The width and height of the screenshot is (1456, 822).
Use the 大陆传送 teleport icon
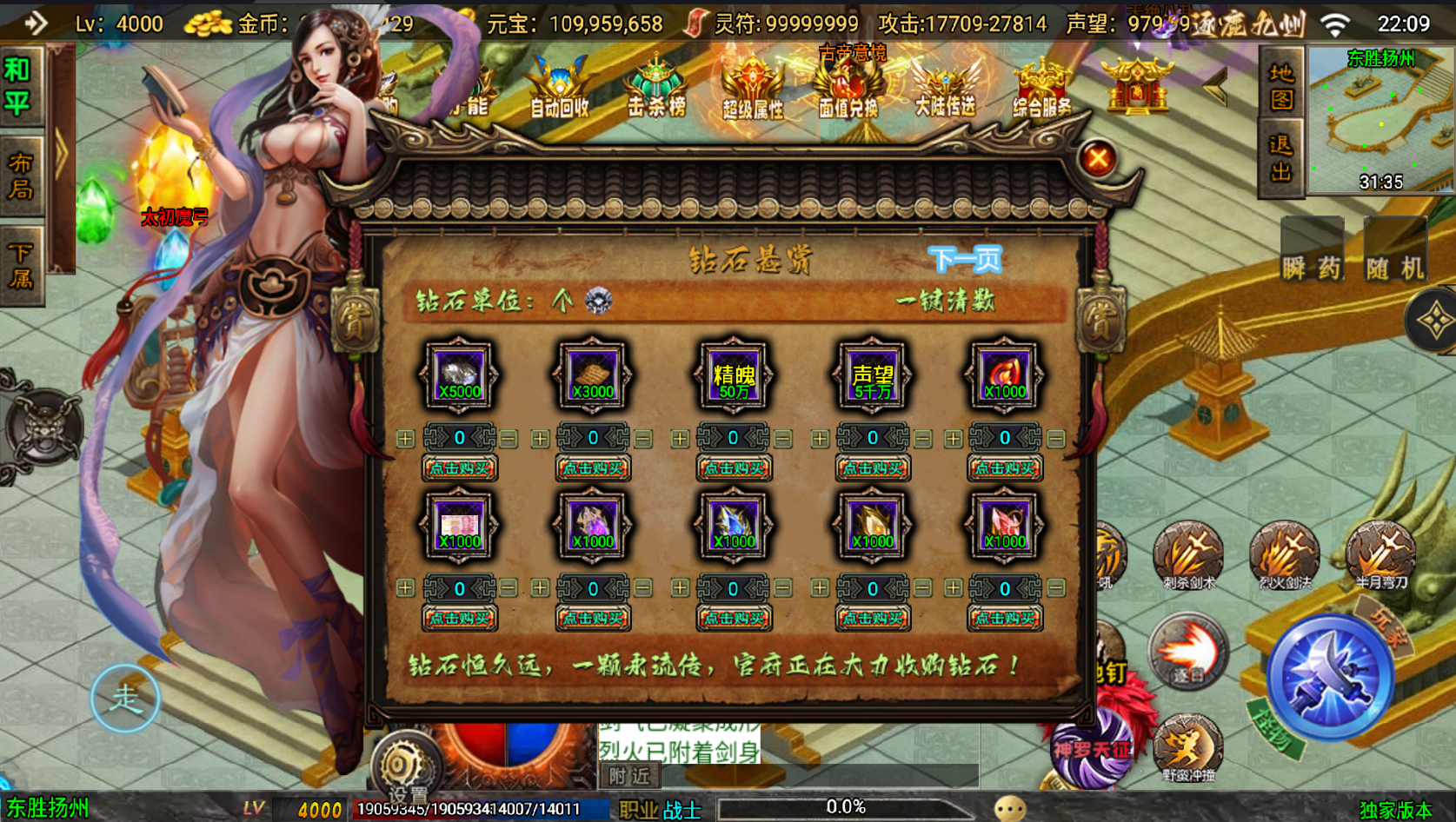944,91
